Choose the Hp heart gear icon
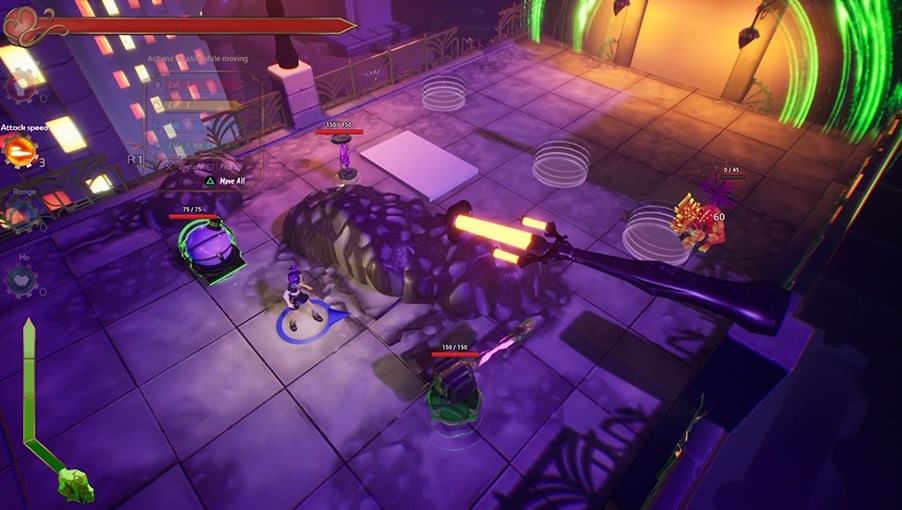 (19, 279)
